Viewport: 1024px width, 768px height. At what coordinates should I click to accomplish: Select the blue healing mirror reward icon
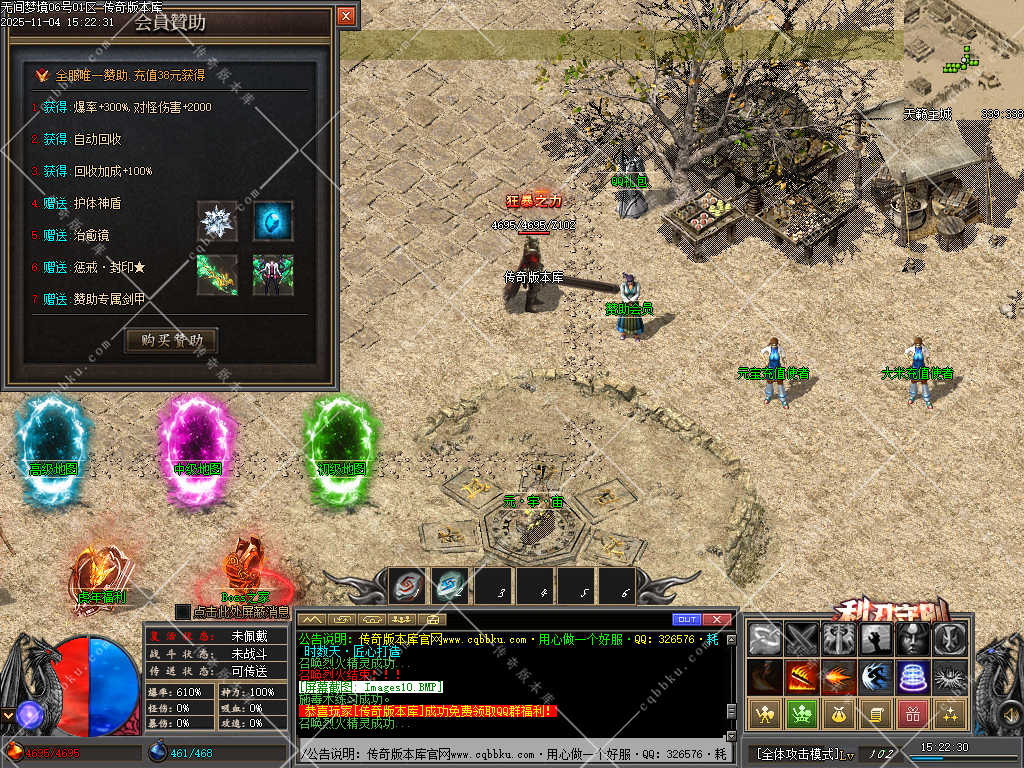[x=273, y=221]
